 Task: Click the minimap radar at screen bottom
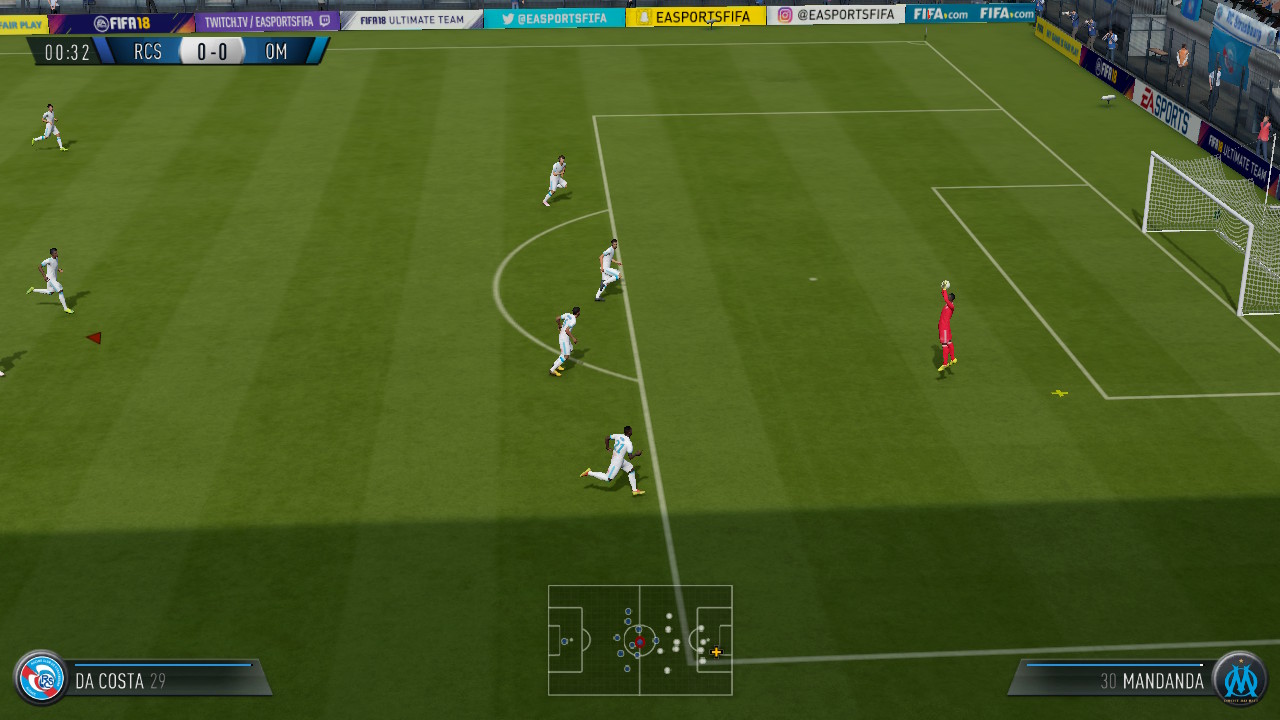pos(640,638)
